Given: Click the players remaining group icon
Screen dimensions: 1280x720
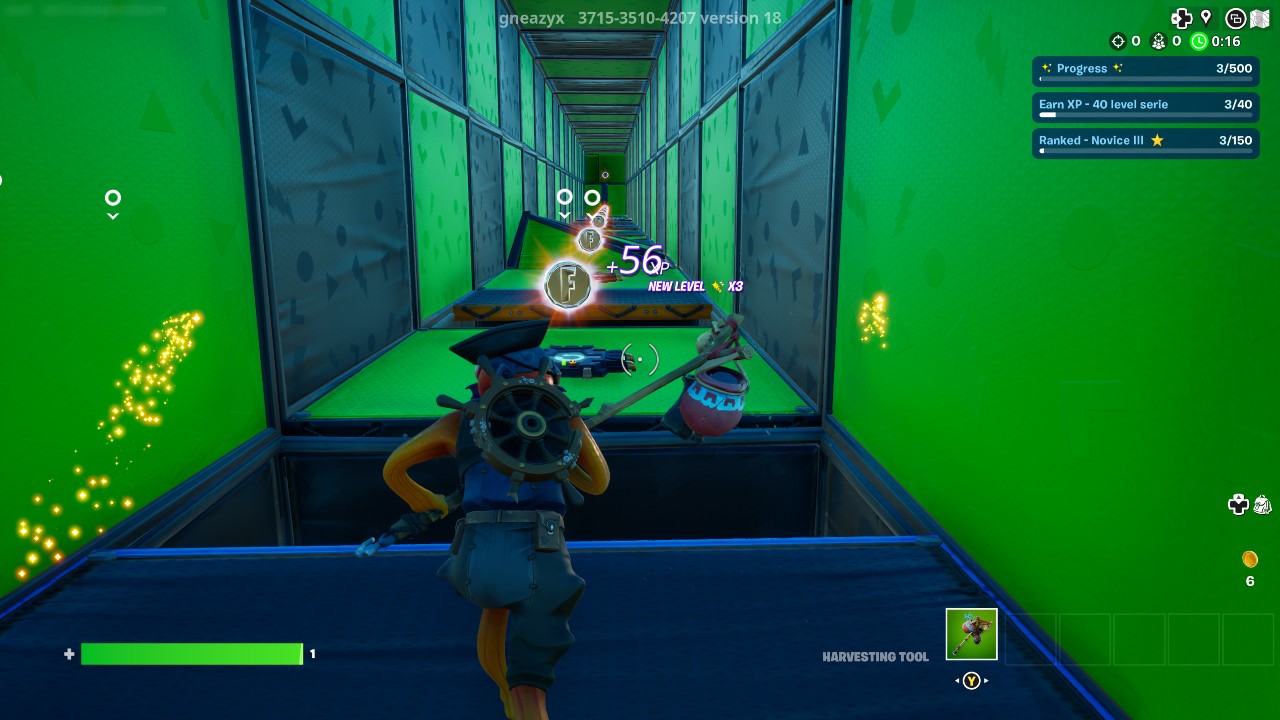Looking at the screenshot, I should pos(1158,42).
